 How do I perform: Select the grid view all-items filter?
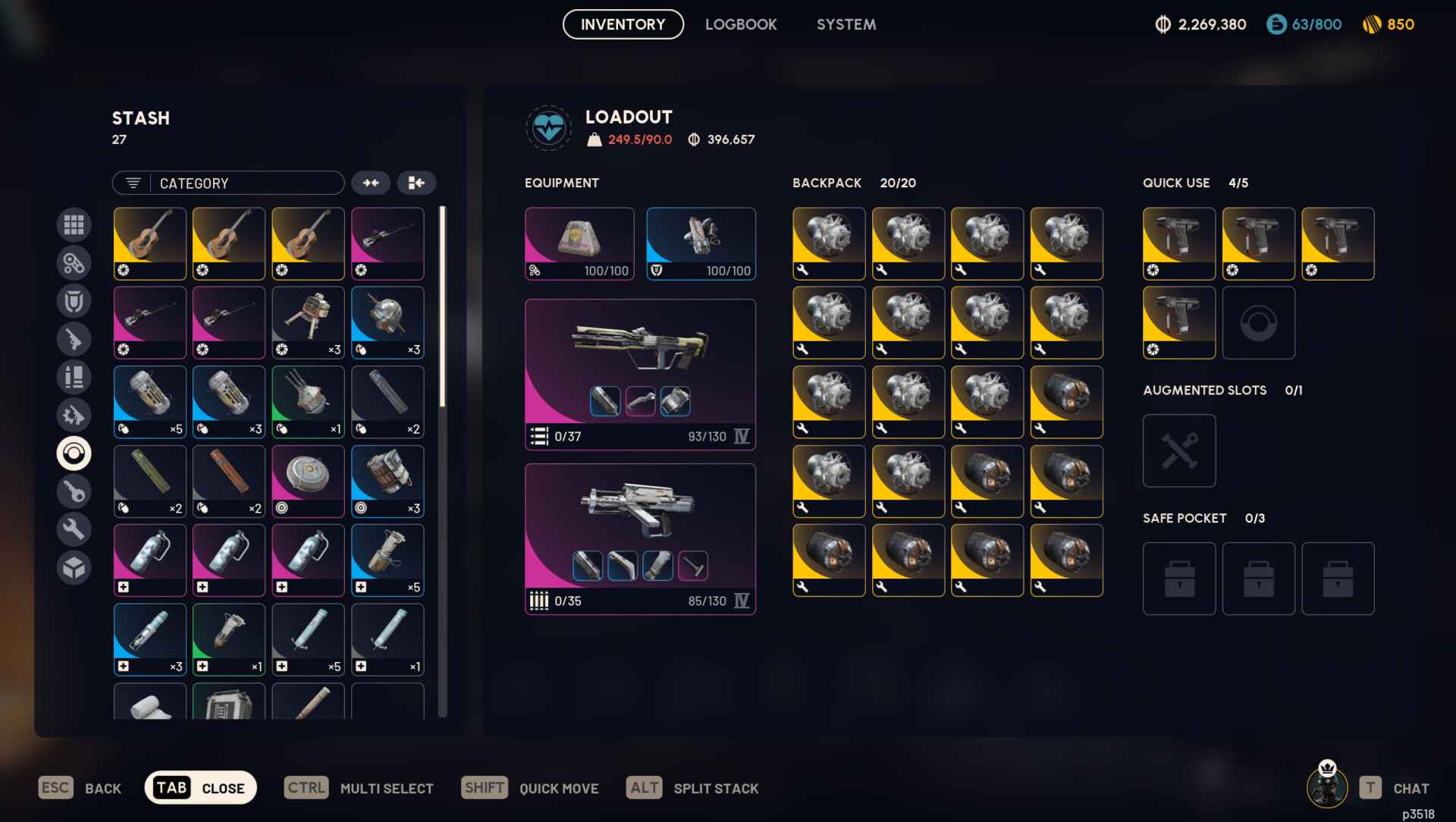74,224
